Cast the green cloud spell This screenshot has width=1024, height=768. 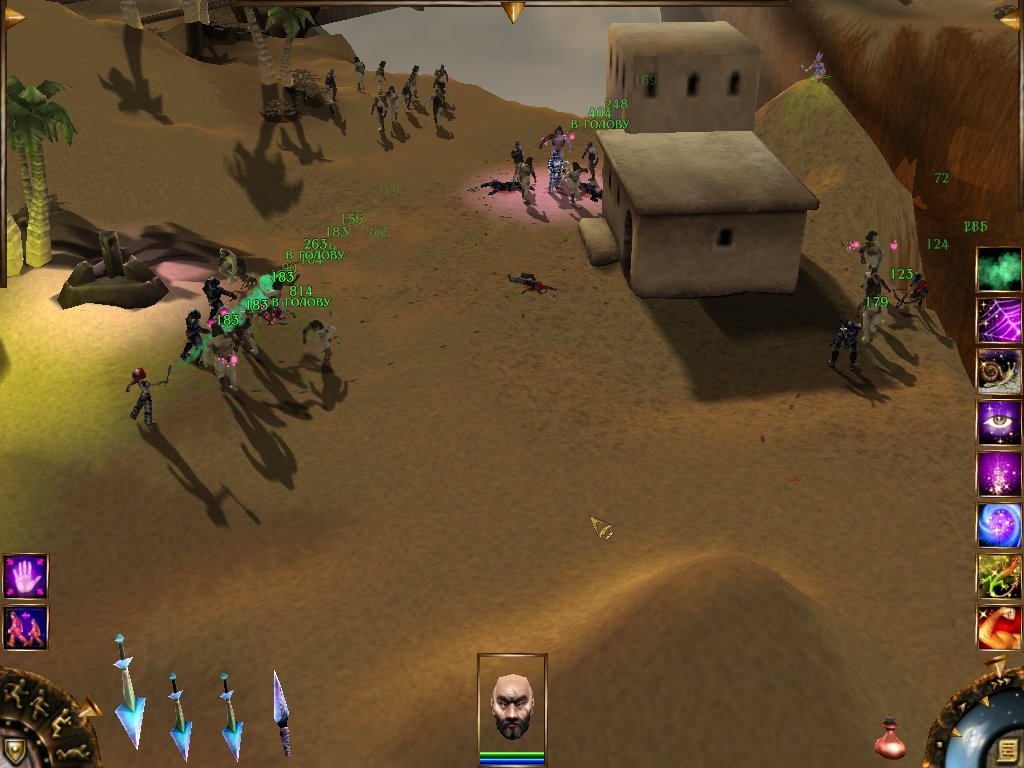(999, 269)
